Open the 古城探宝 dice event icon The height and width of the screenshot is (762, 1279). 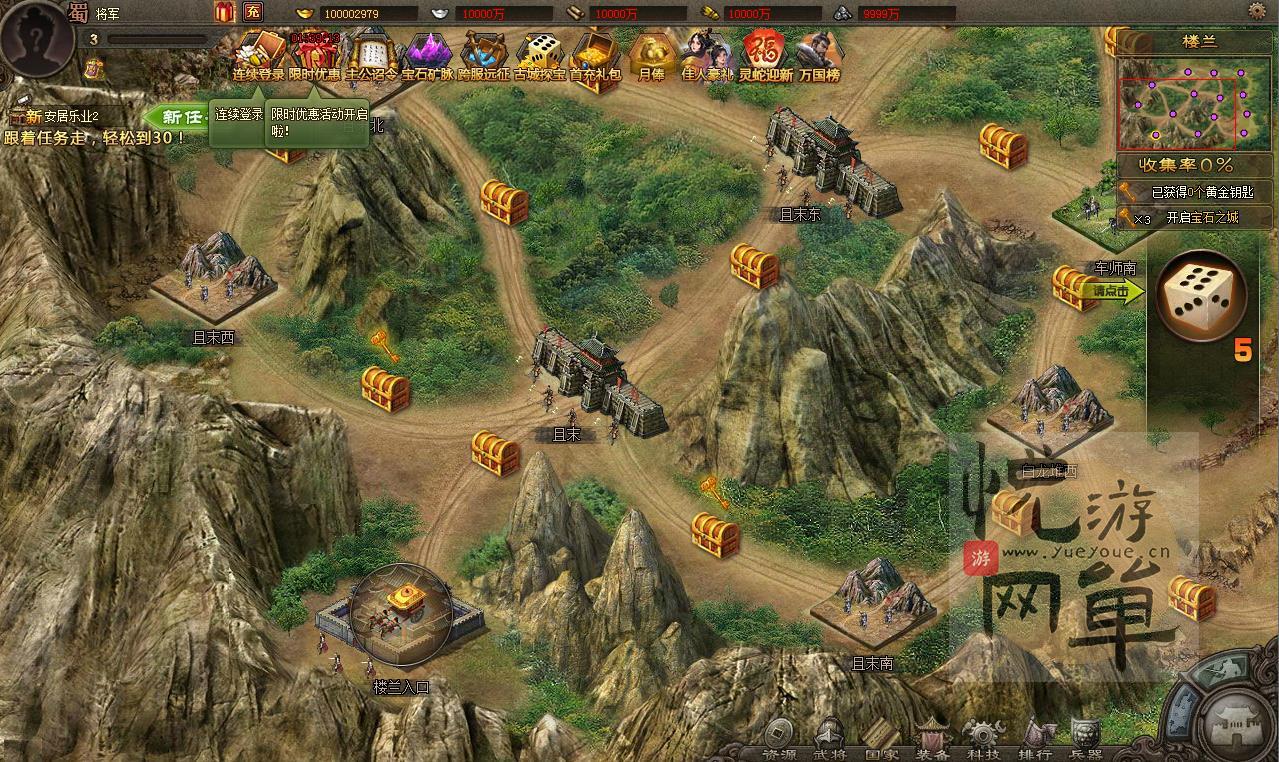pyautogui.click(x=540, y=55)
